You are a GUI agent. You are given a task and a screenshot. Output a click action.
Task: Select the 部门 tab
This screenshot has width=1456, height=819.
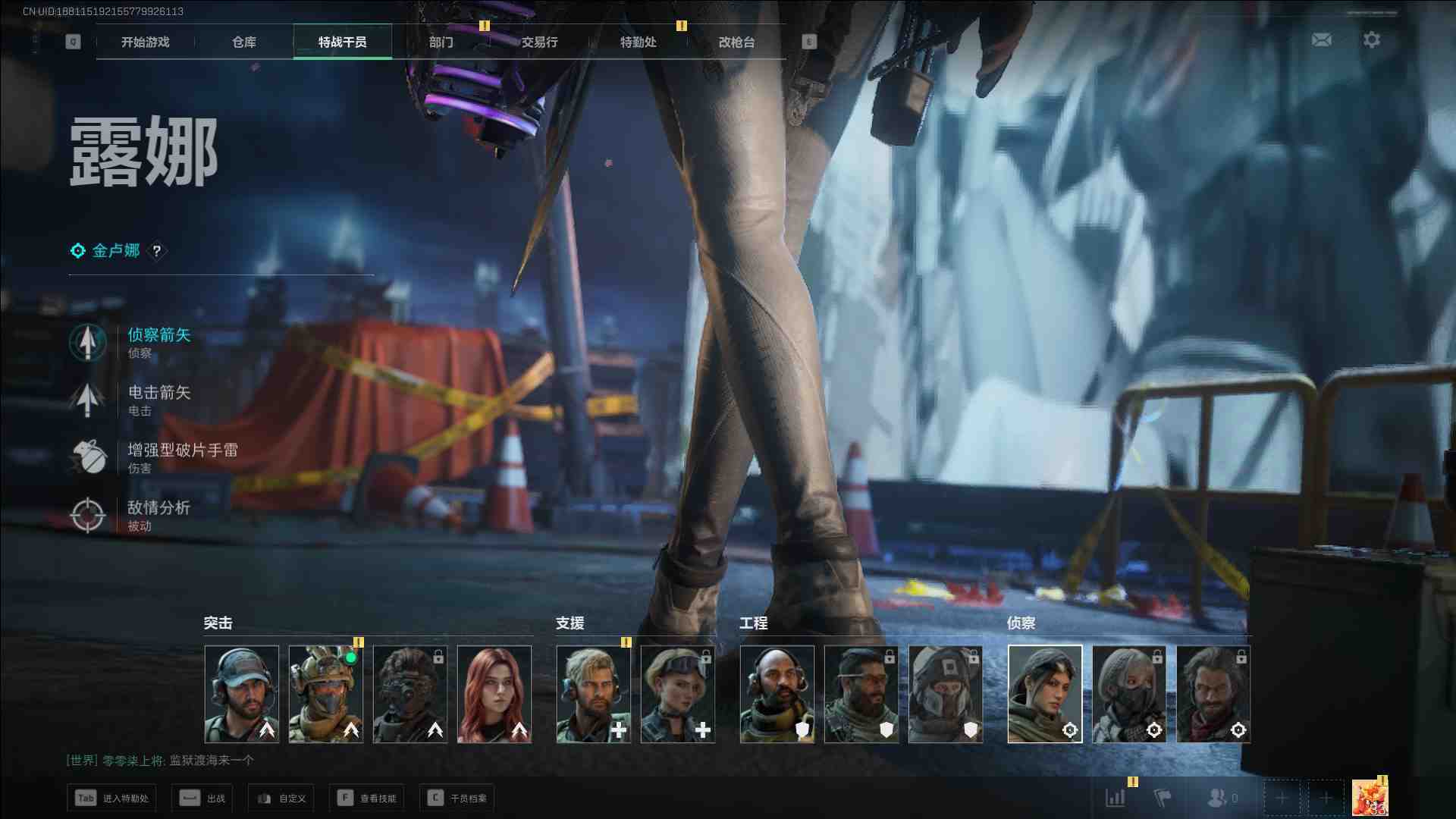[x=441, y=42]
